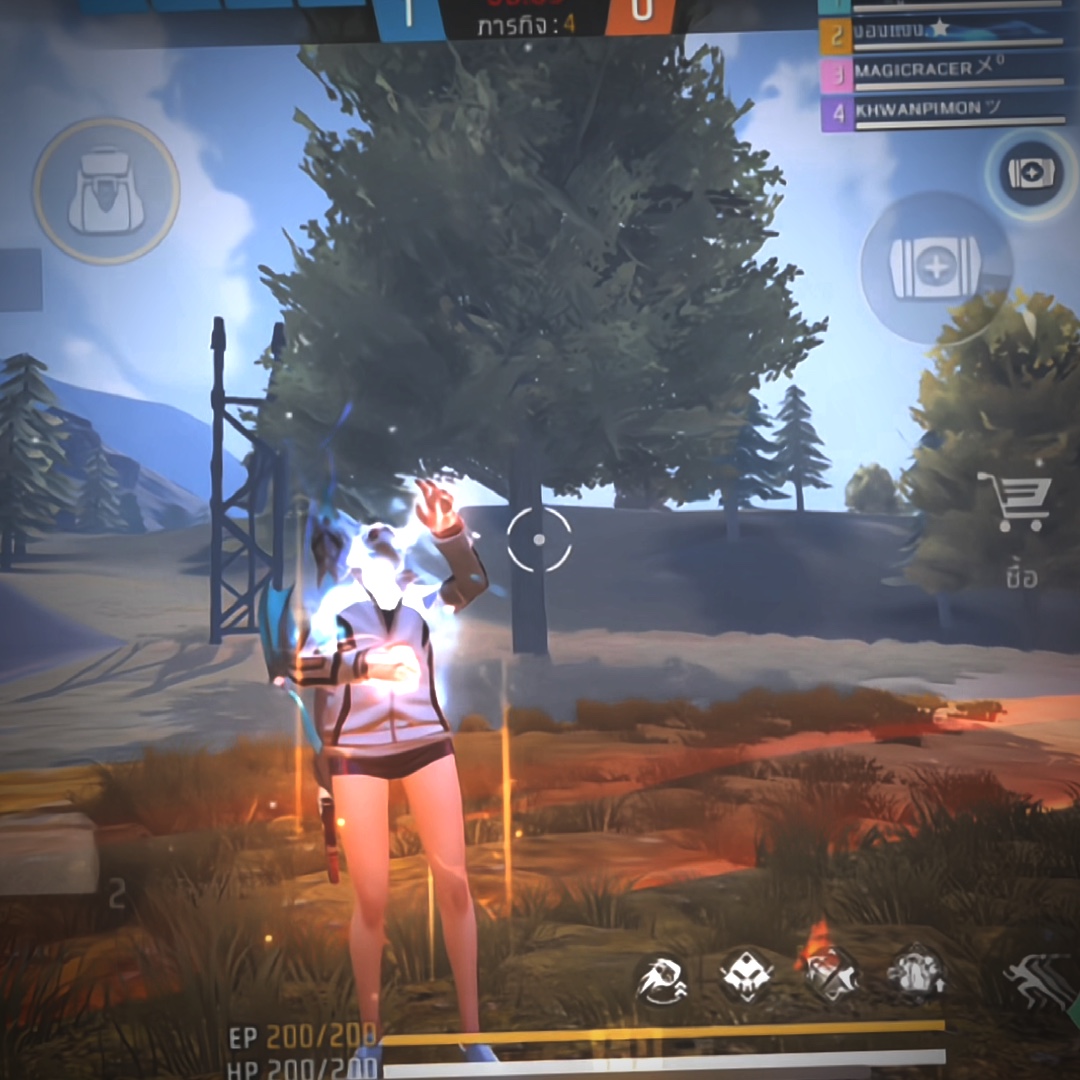Tap the skill icon with upward arrow
This screenshot has width=1080, height=1080.
point(915,972)
